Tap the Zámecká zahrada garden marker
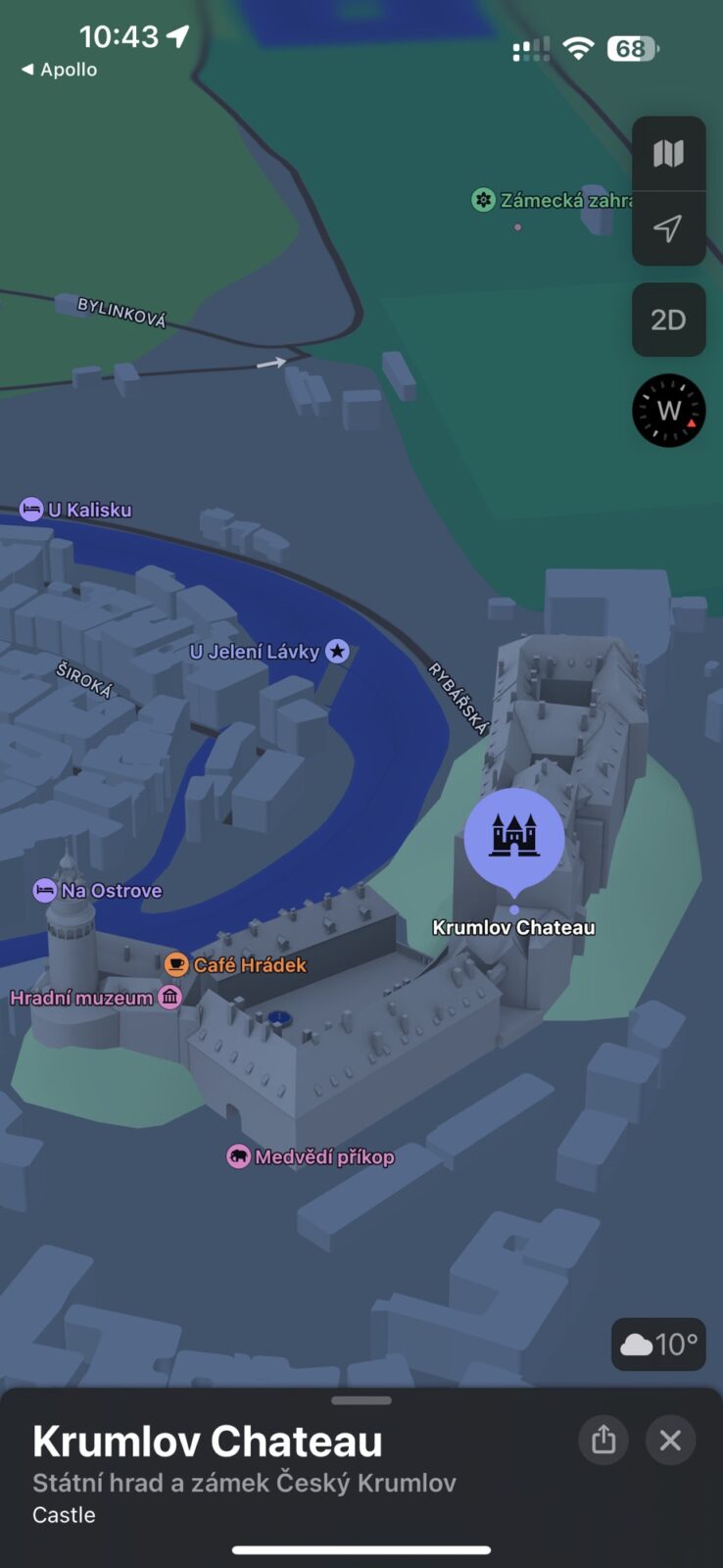This screenshot has height=1568, width=723. tap(483, 200)
